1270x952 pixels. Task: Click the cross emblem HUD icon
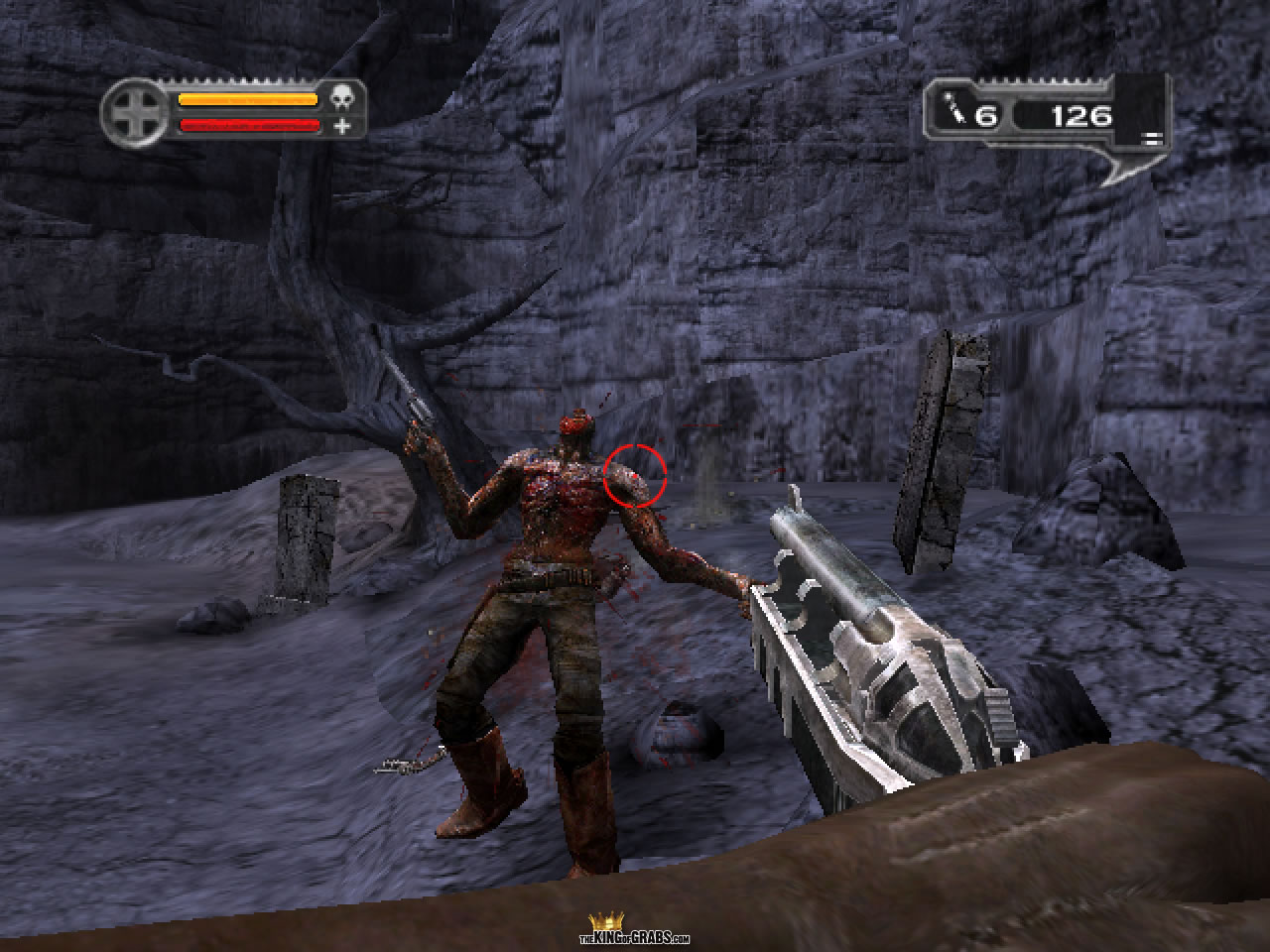(134, 112)
